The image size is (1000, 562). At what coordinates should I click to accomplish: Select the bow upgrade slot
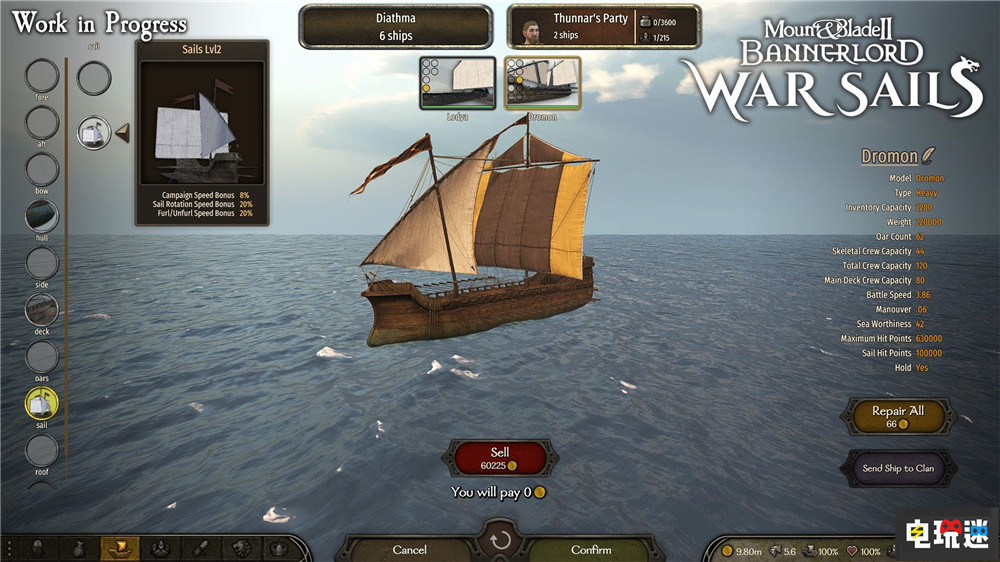click(42, 170)
